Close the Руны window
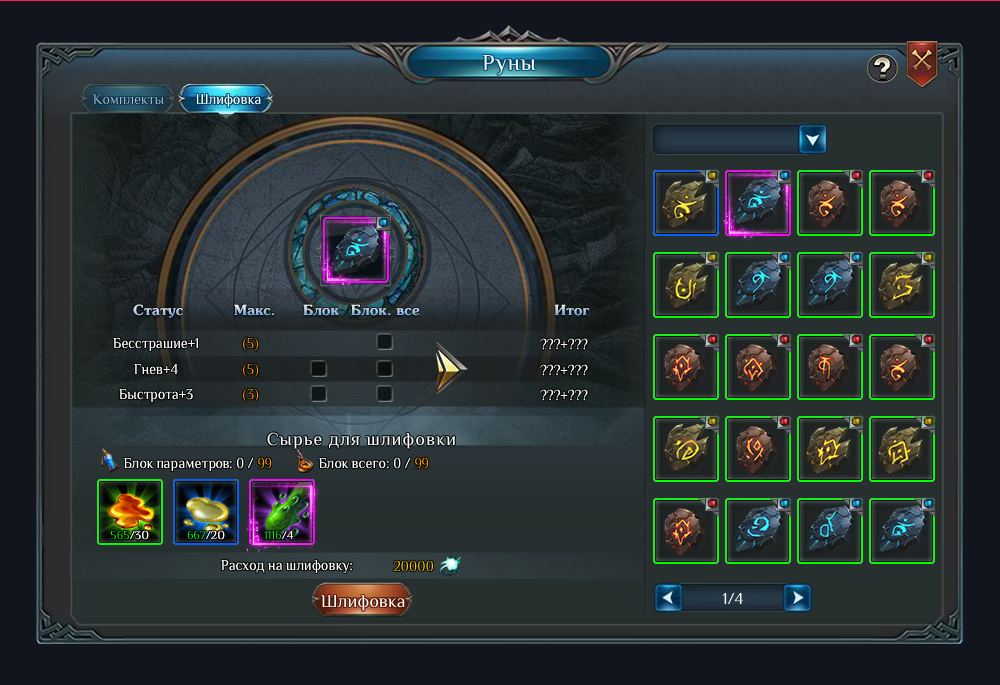 922,61
